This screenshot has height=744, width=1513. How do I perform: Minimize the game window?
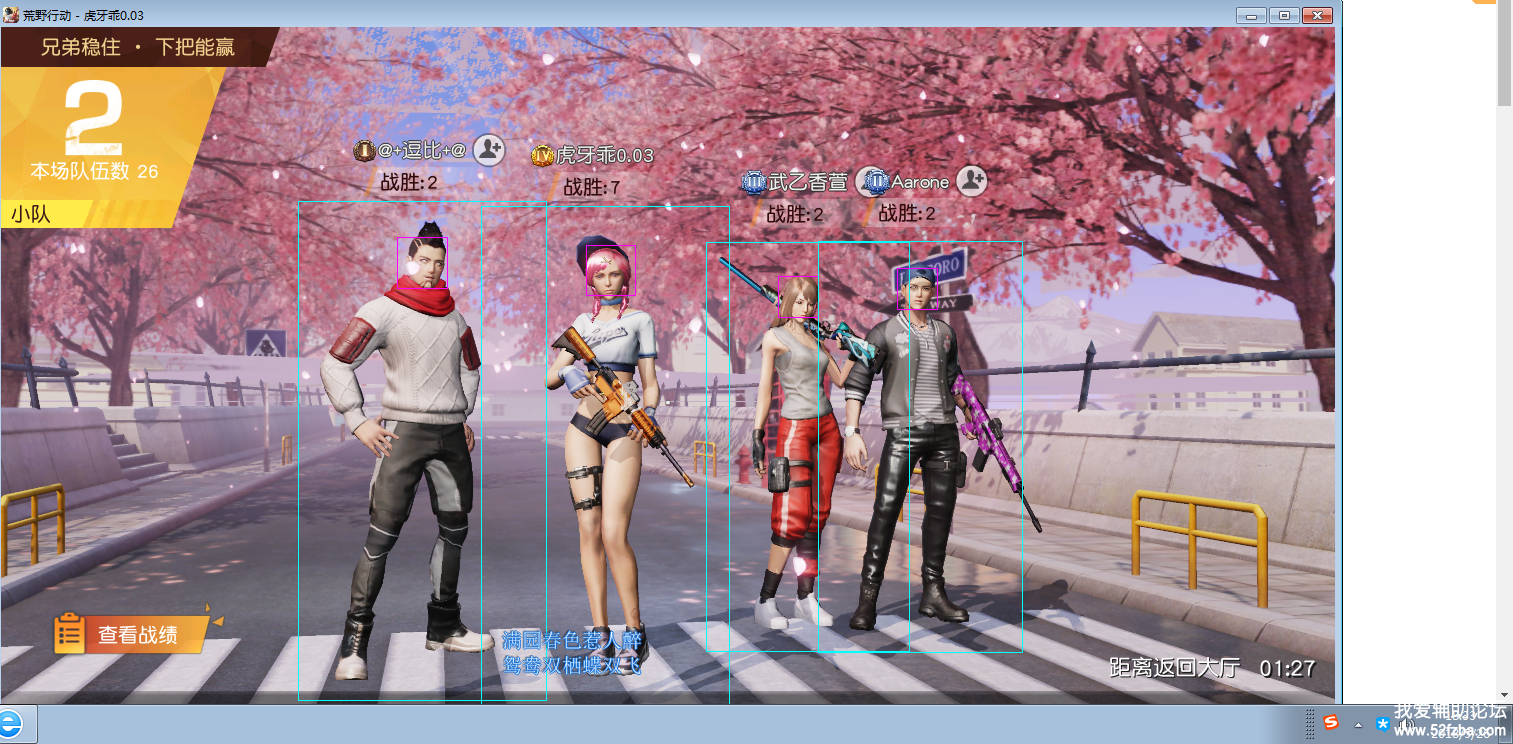[1251, 15]
